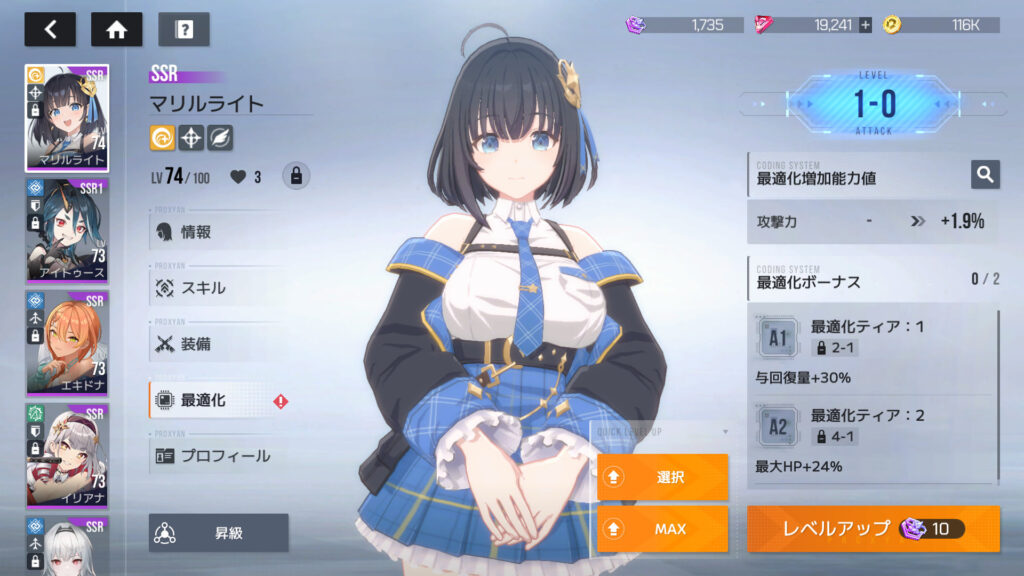
Task: Open the magnifier details for 最適化増加能力値
Action: tap(985, 175)
